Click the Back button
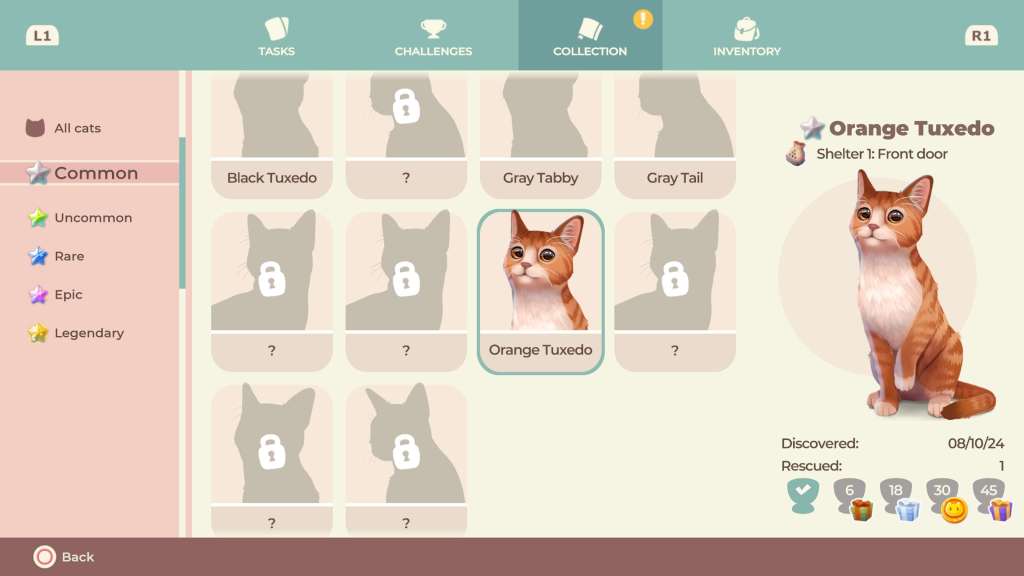This screenshot has width=1024, height=576. coord(65,557)
